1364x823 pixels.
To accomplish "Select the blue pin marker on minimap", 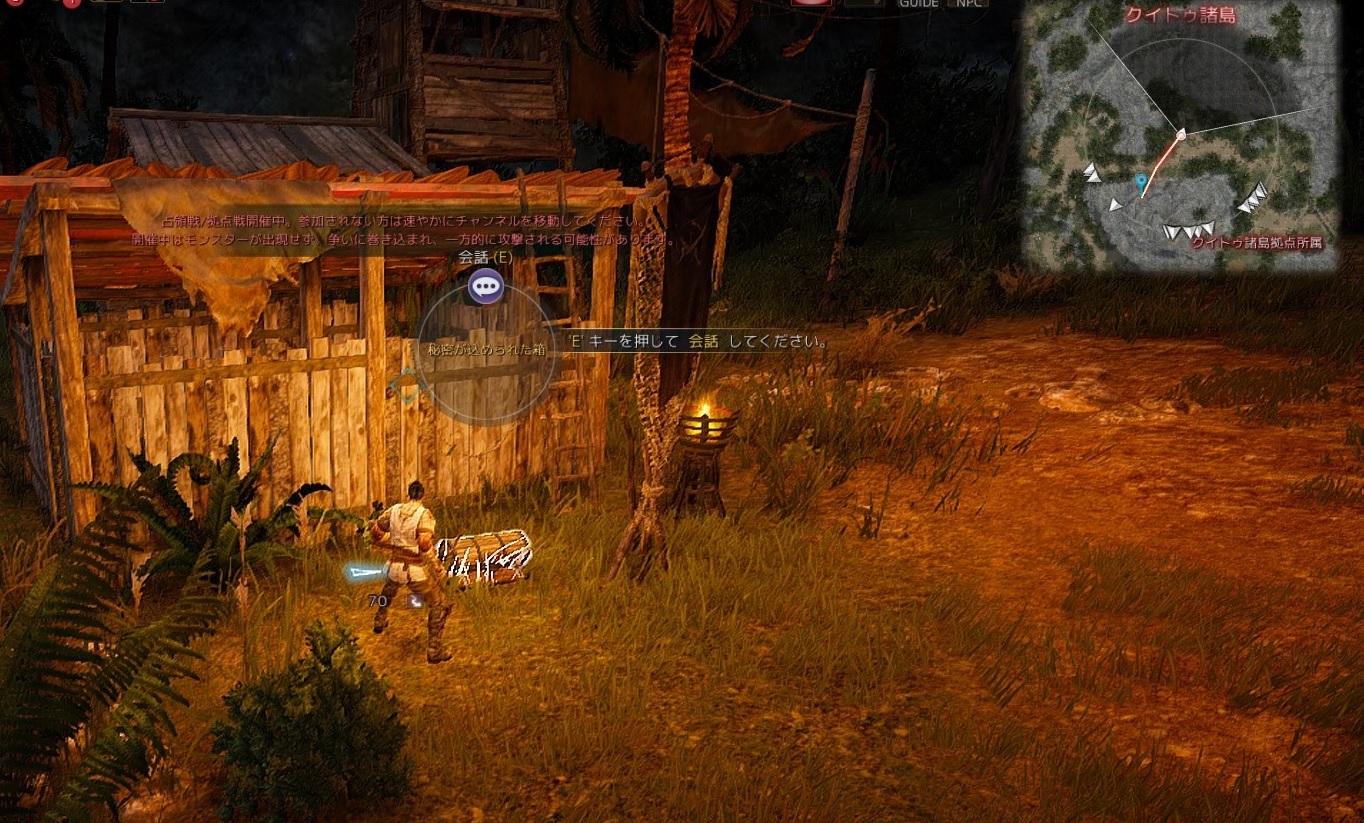I will point(1141,182).
